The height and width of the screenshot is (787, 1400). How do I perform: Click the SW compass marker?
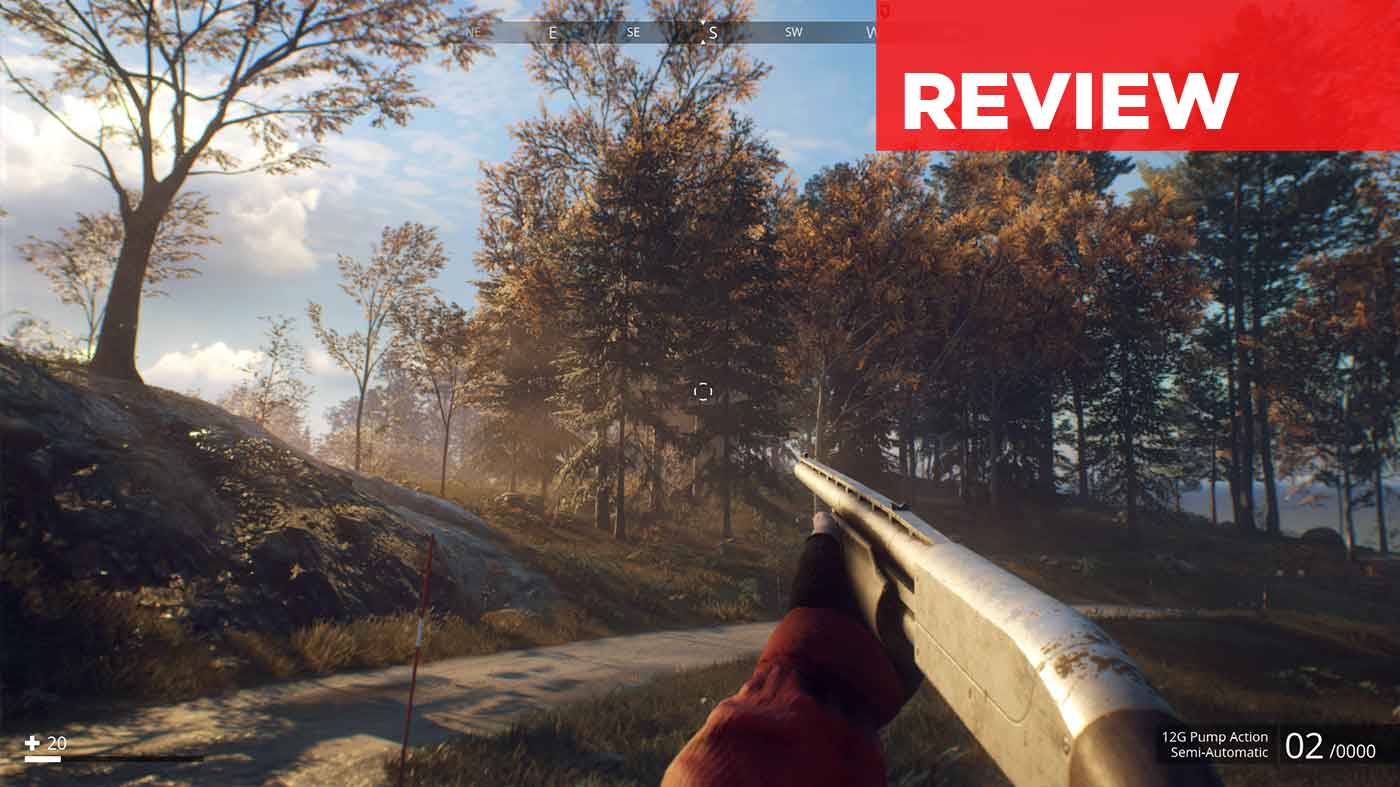pos(792,33)
